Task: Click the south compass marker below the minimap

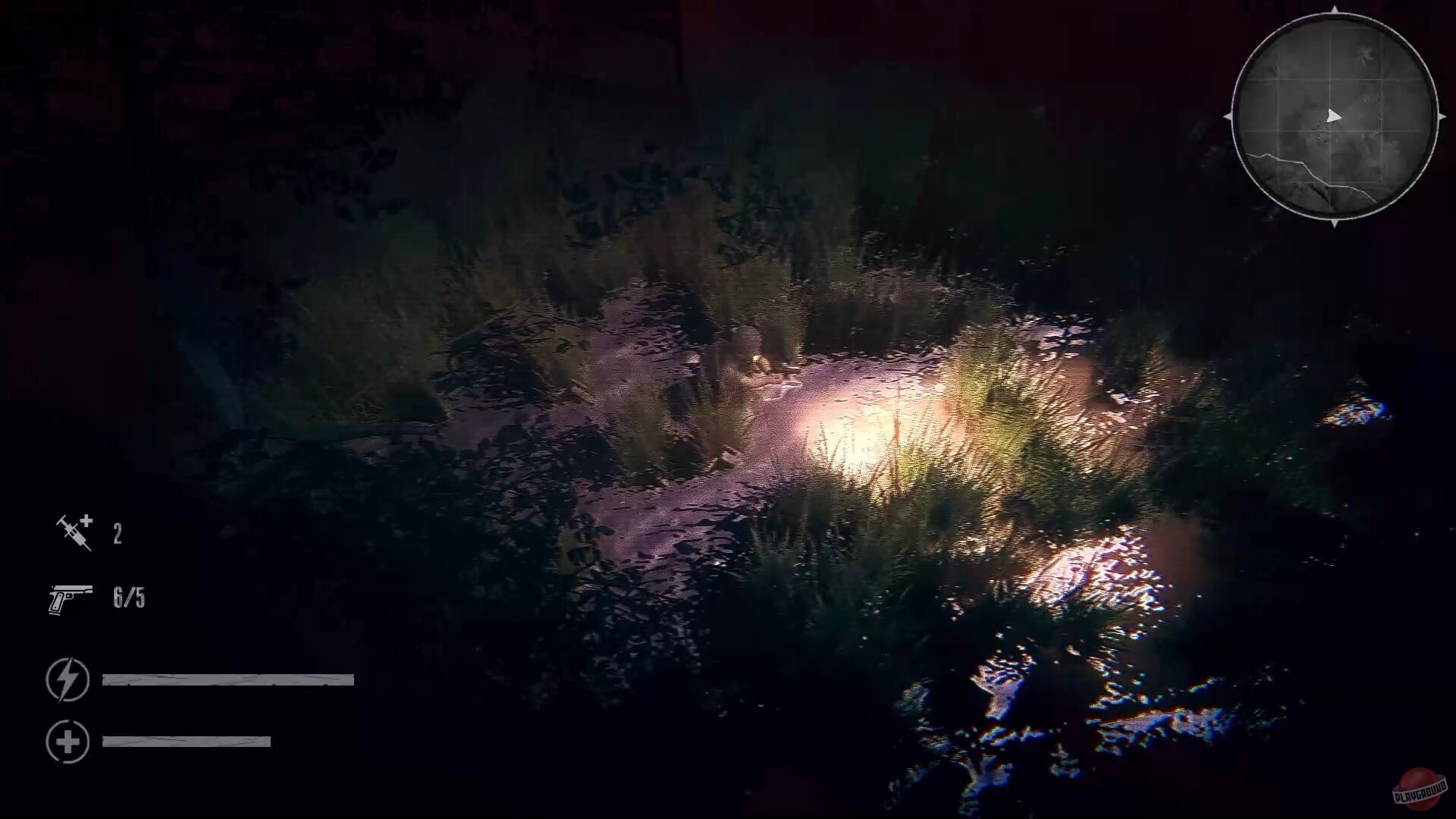Action: pyautogui.click(x=1335, y=222)
